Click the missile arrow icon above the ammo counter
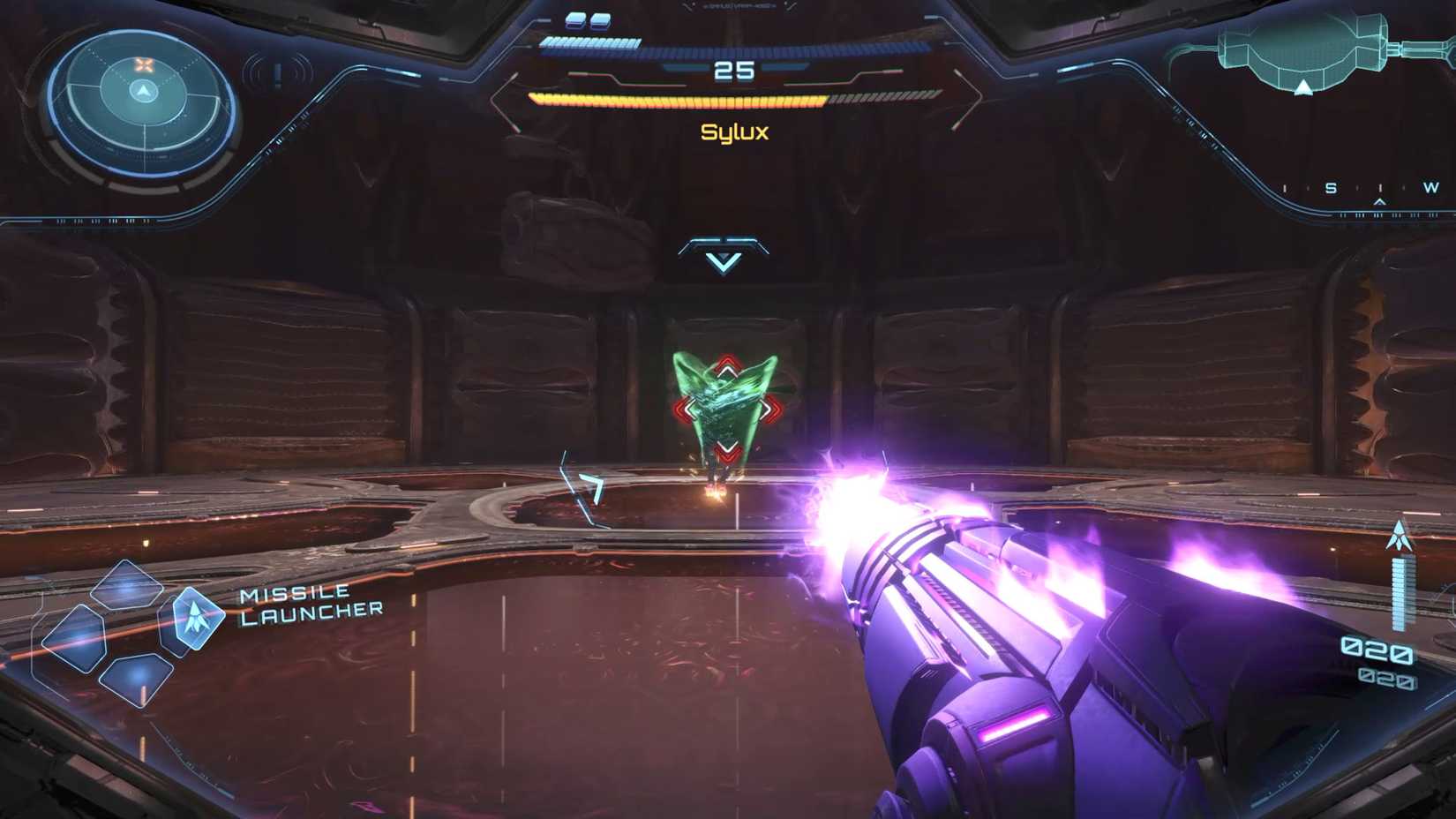 [1399, 534]
